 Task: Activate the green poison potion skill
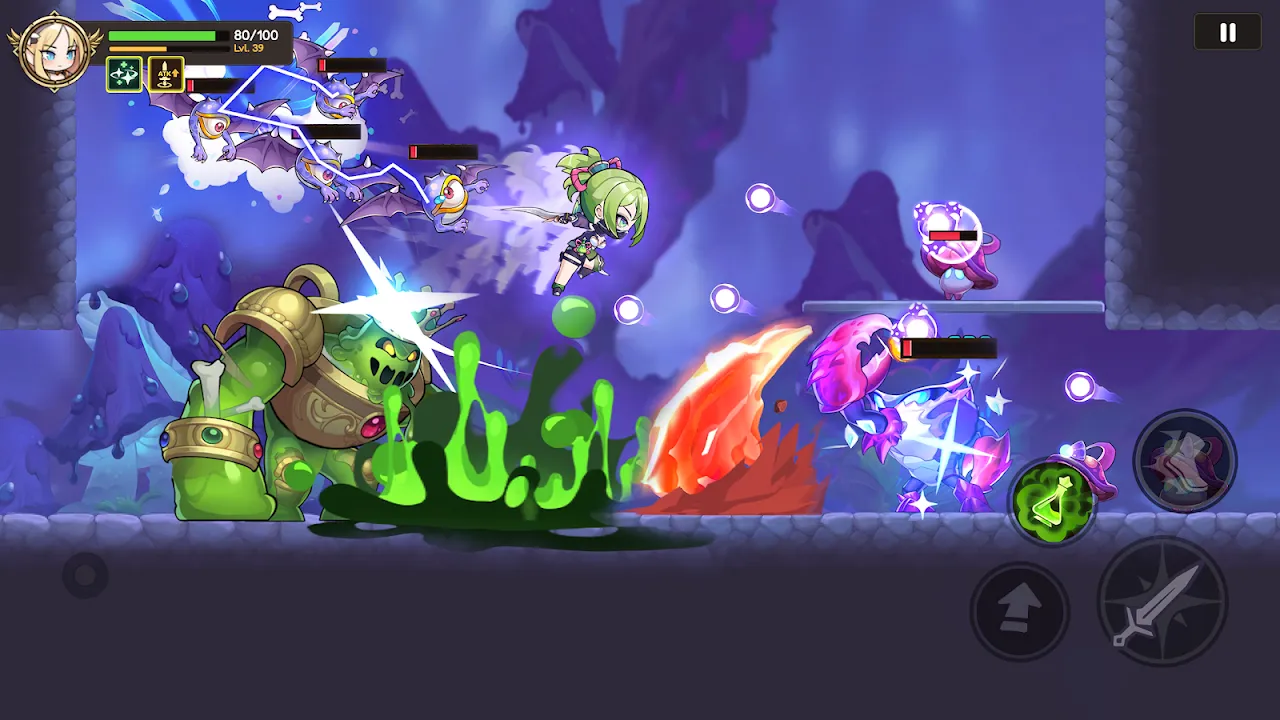tap(1051, 502)
